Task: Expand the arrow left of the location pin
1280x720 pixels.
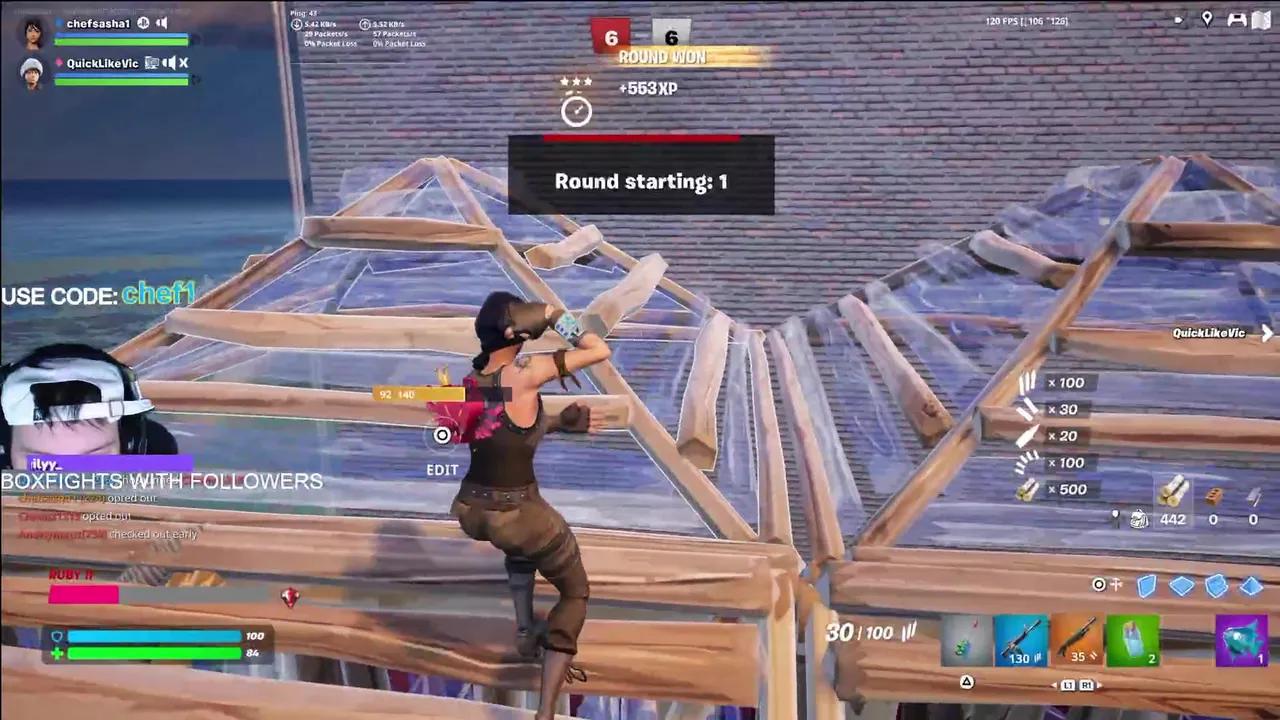Action: point(1178,19)
